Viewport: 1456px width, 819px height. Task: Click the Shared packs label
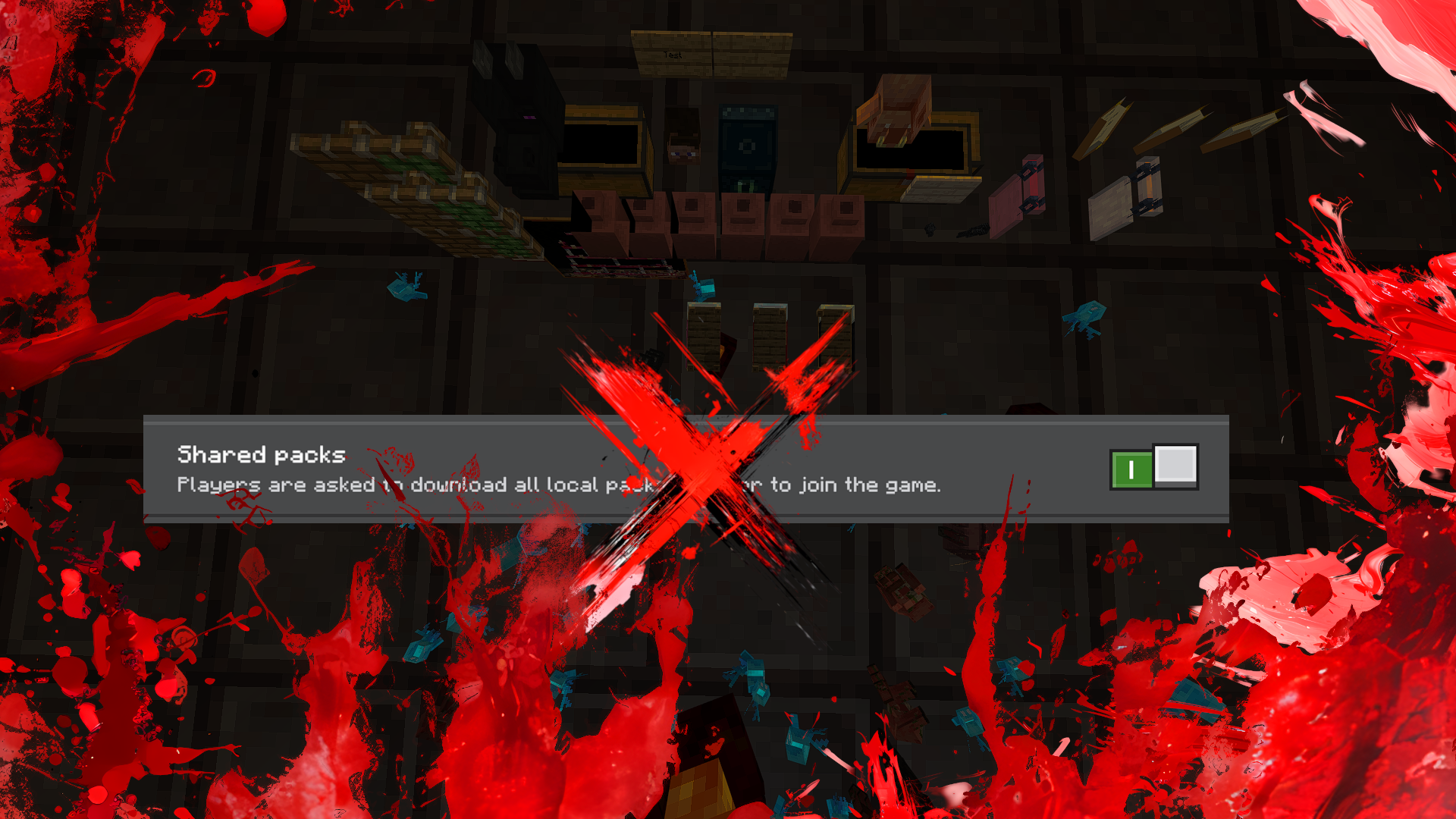260,455
